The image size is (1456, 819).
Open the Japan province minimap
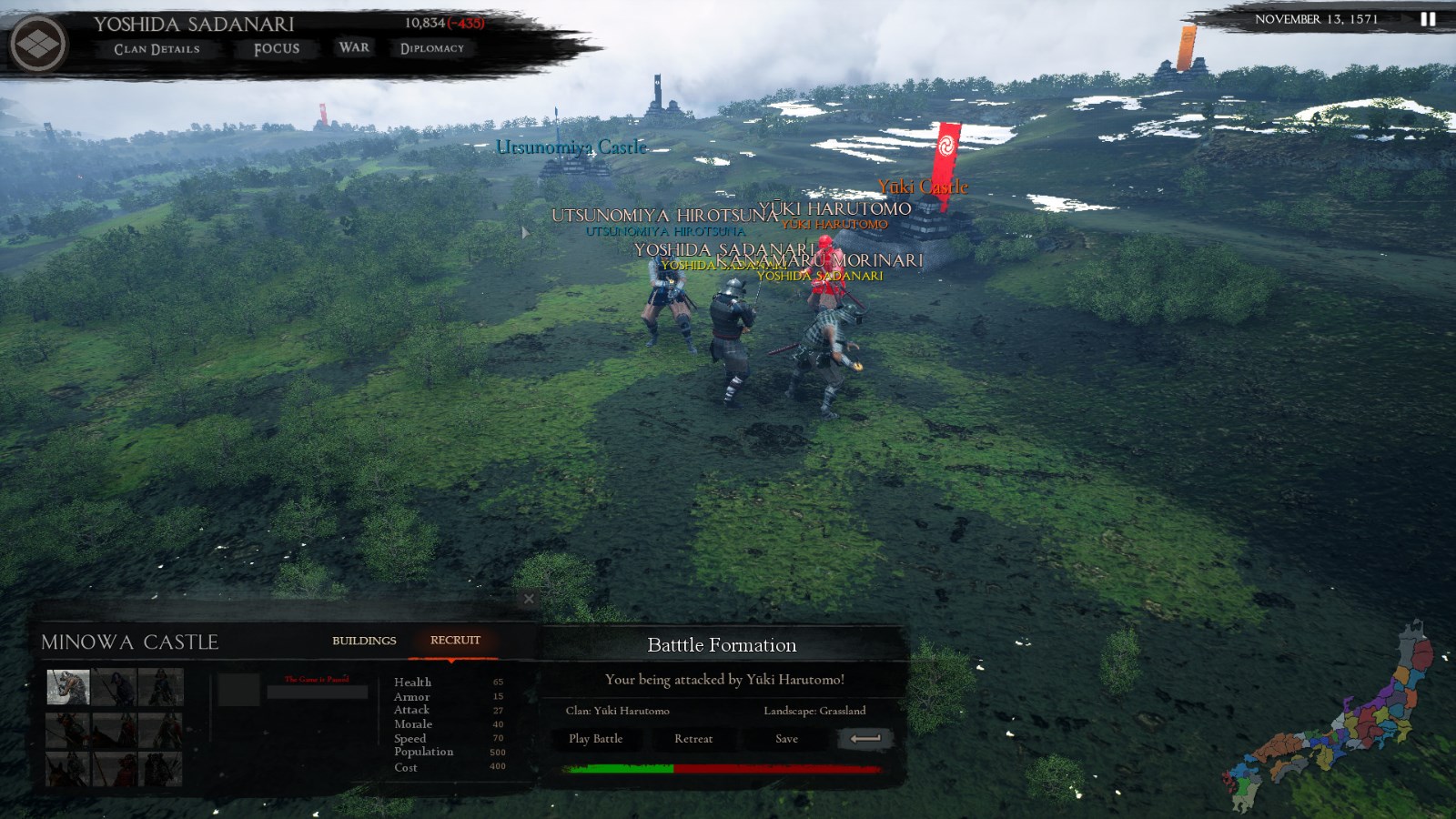[x=1338, y=719]
